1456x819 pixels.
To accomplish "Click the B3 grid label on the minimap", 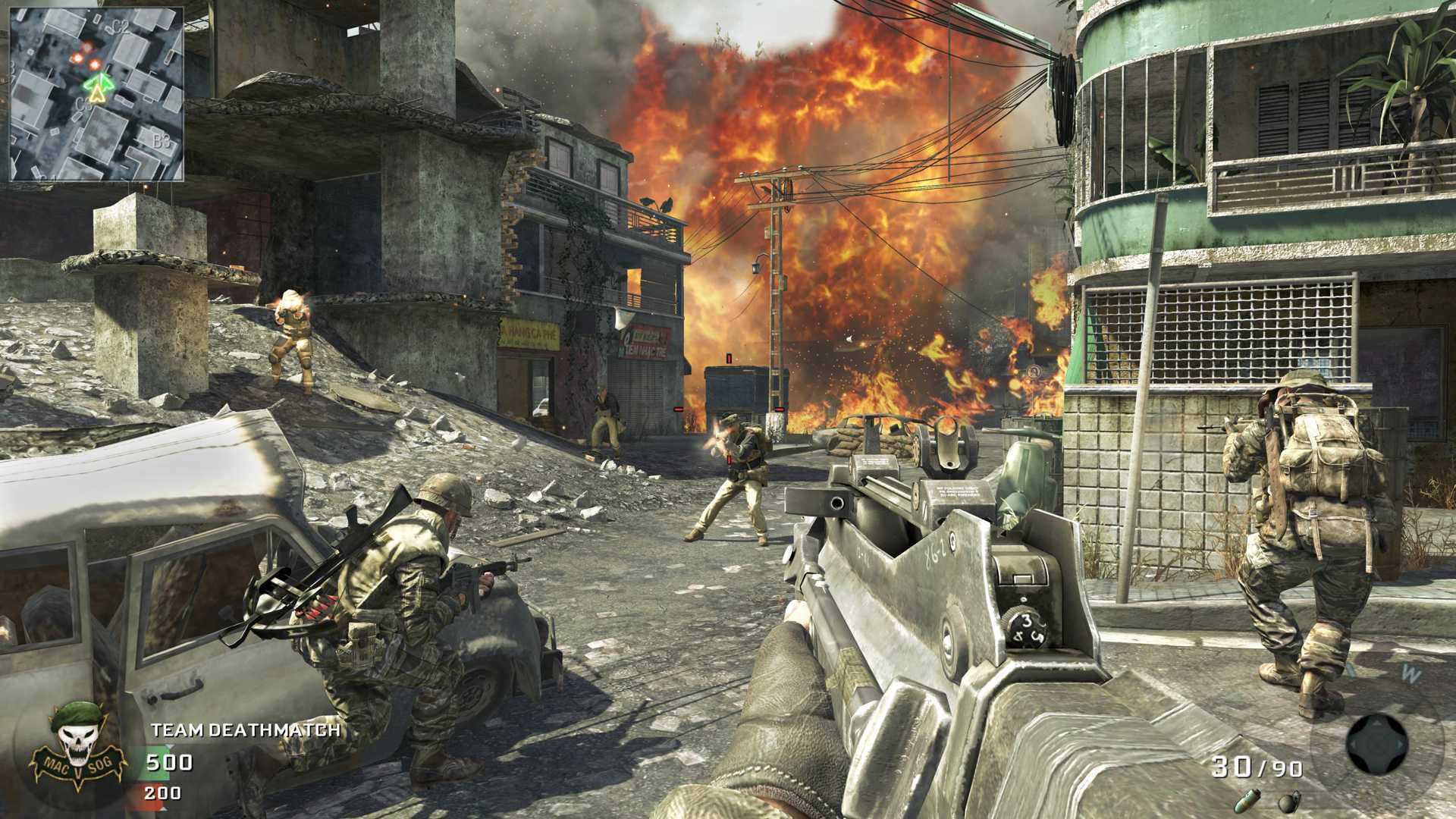I will point(162,141).
